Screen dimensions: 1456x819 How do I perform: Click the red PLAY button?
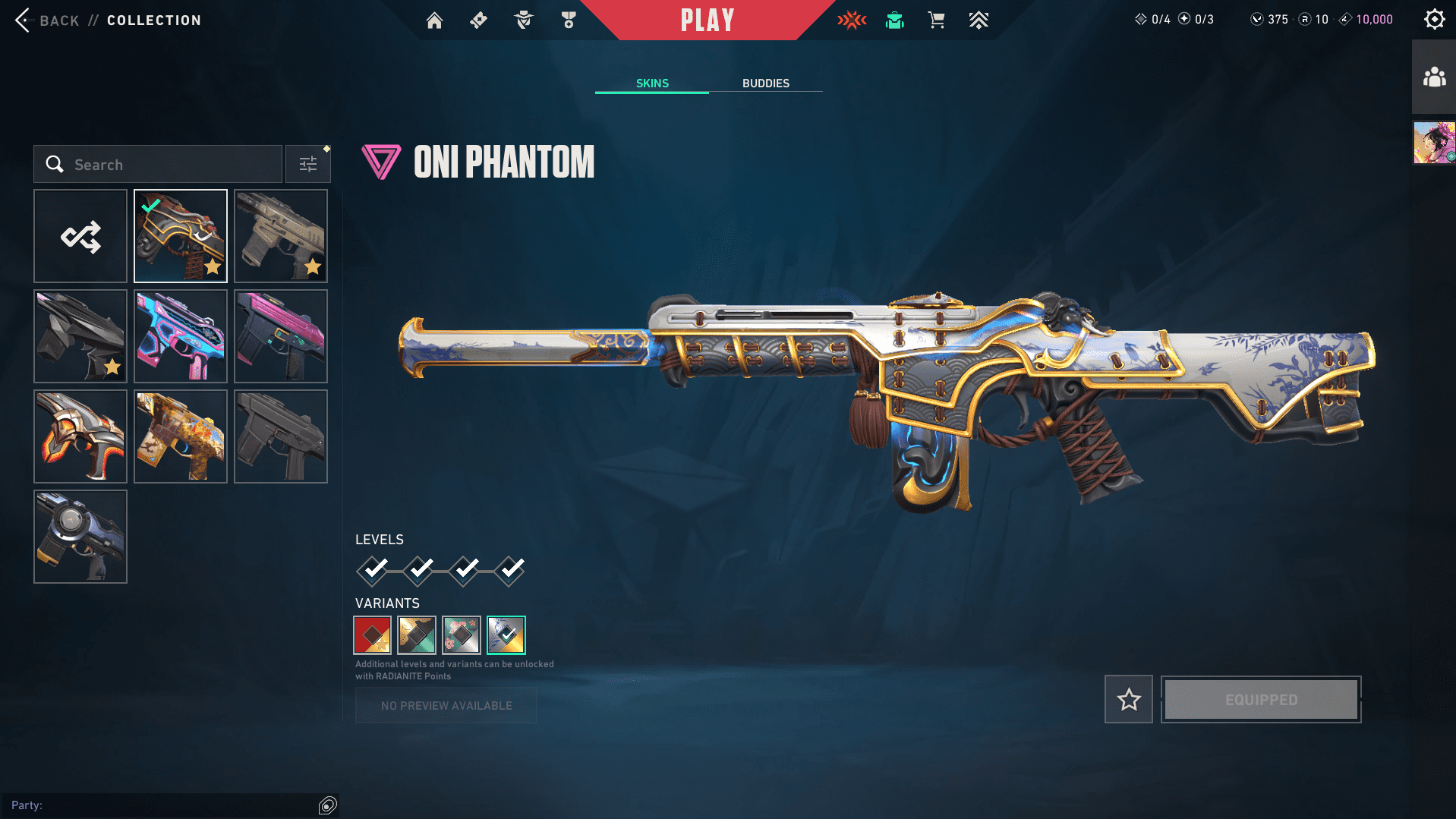point(707,20)
